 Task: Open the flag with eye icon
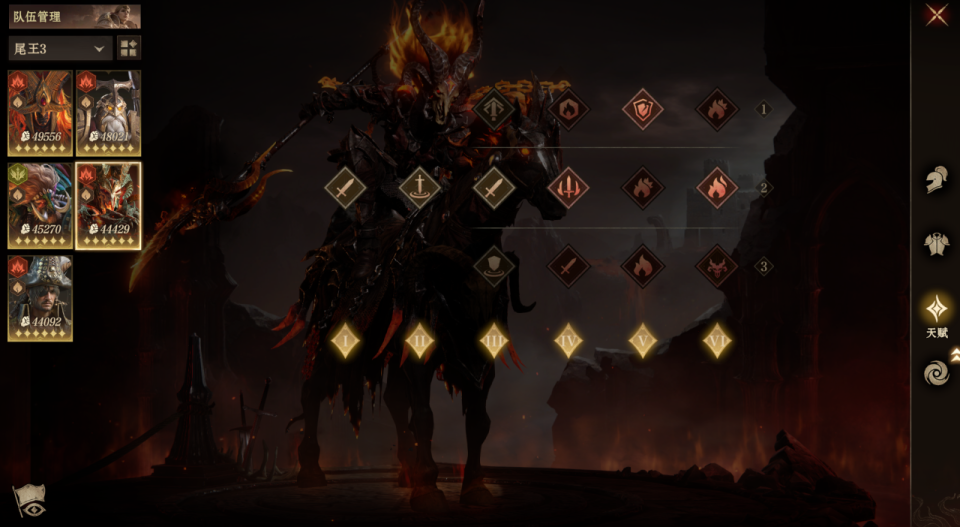point(28,500)
